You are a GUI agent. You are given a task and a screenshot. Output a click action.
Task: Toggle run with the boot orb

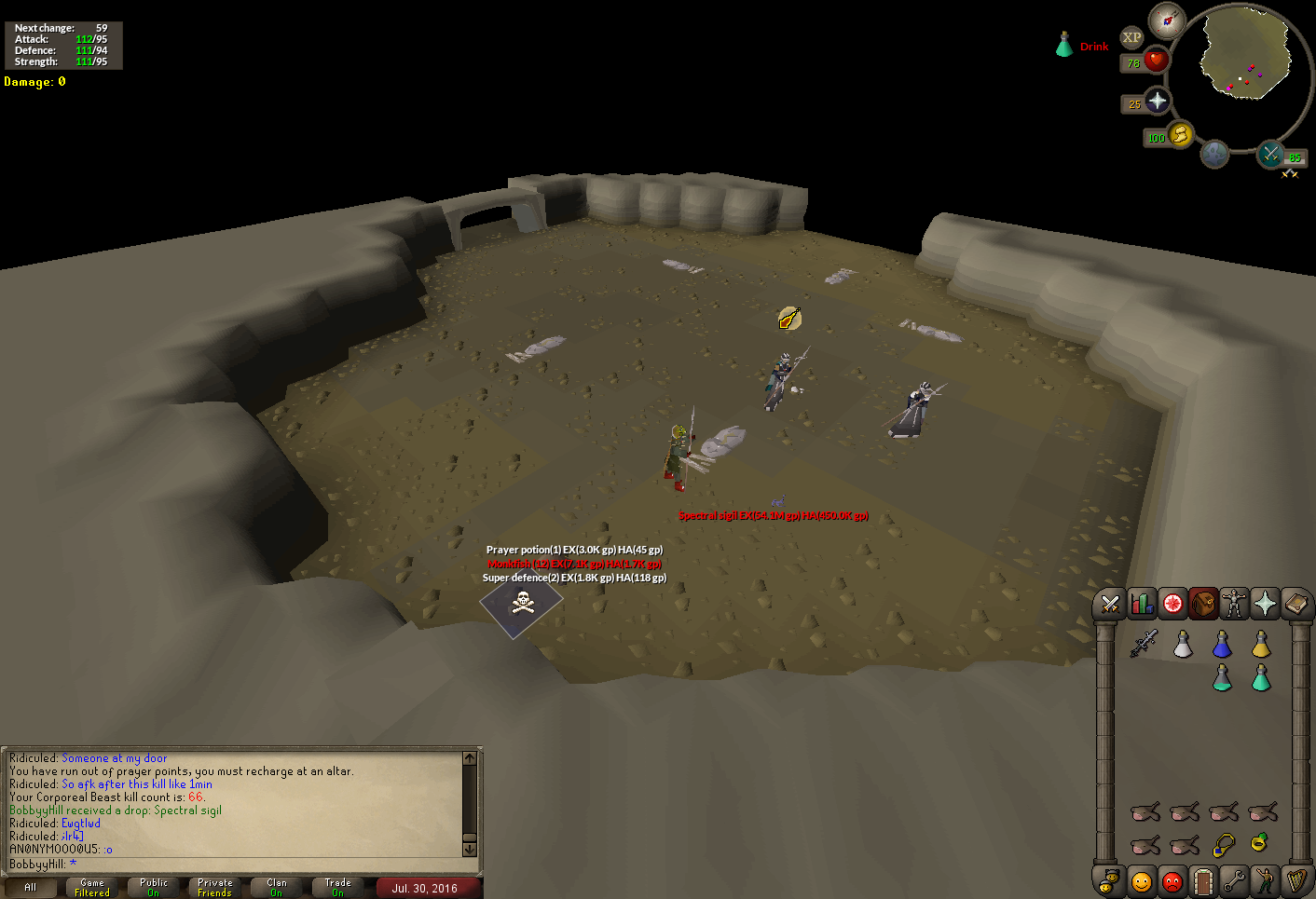click(x=1179, y=135)
